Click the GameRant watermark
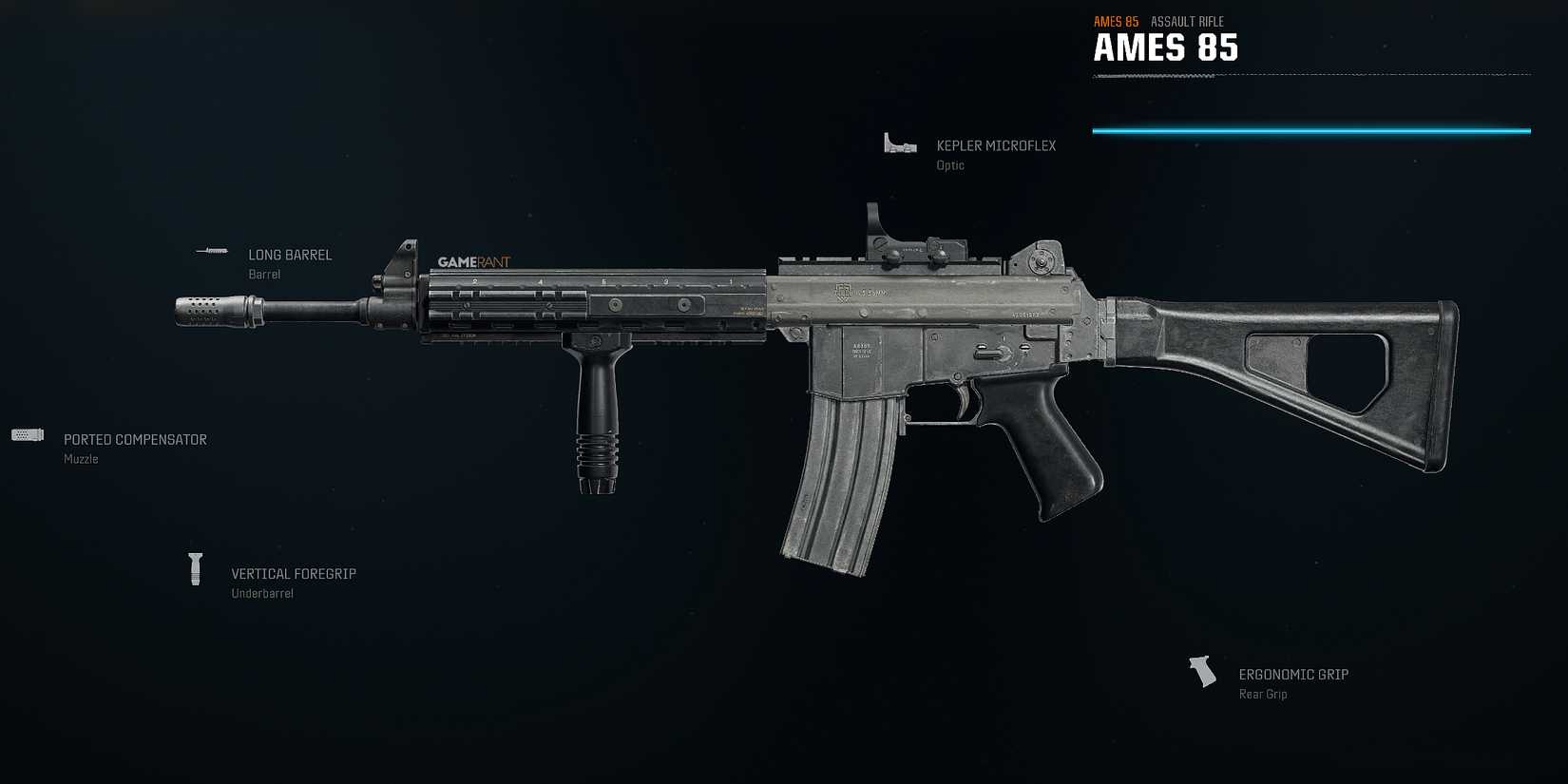The height and width of the screenshot is (784, 1568). tap(472, 261)
